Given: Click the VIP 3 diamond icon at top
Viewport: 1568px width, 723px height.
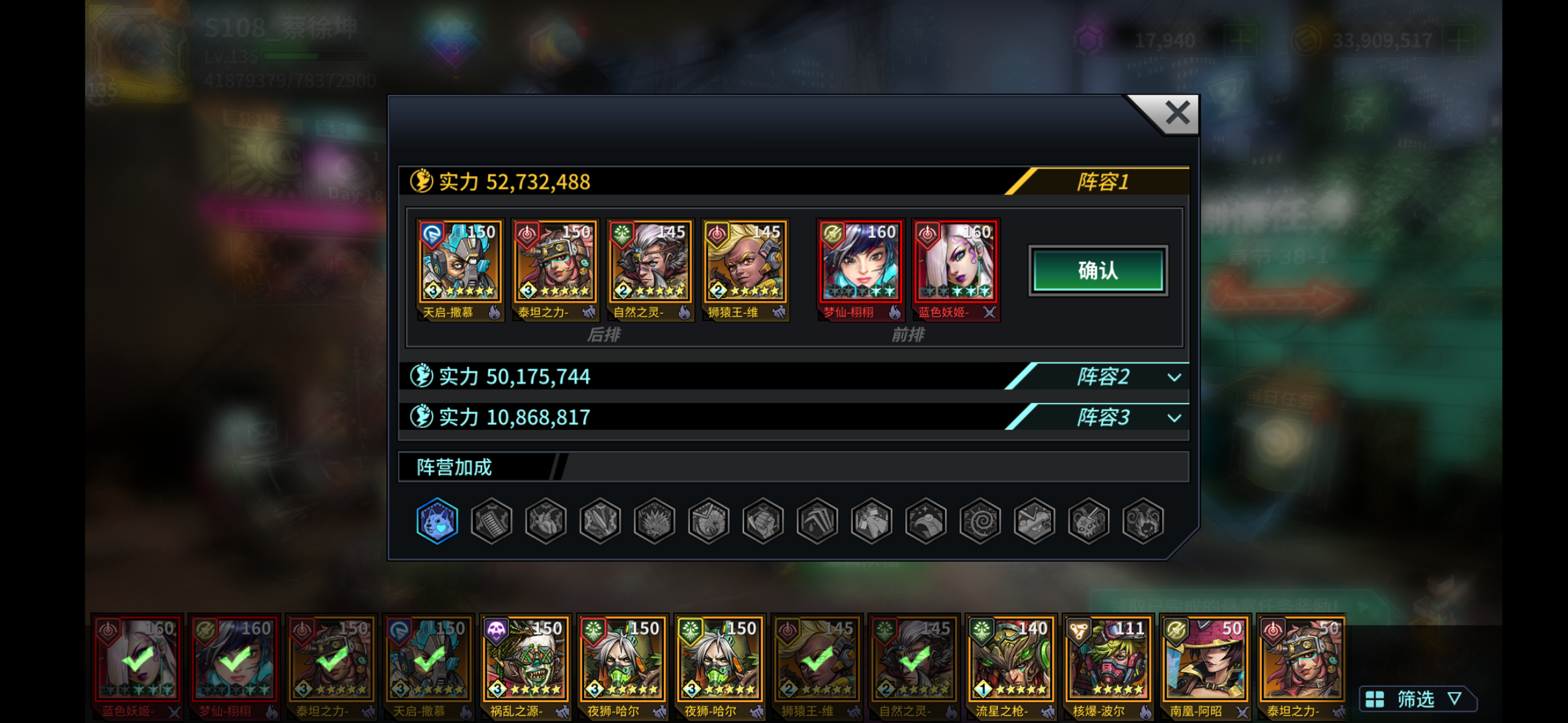Looking at the screenshot, I should 454,43.
